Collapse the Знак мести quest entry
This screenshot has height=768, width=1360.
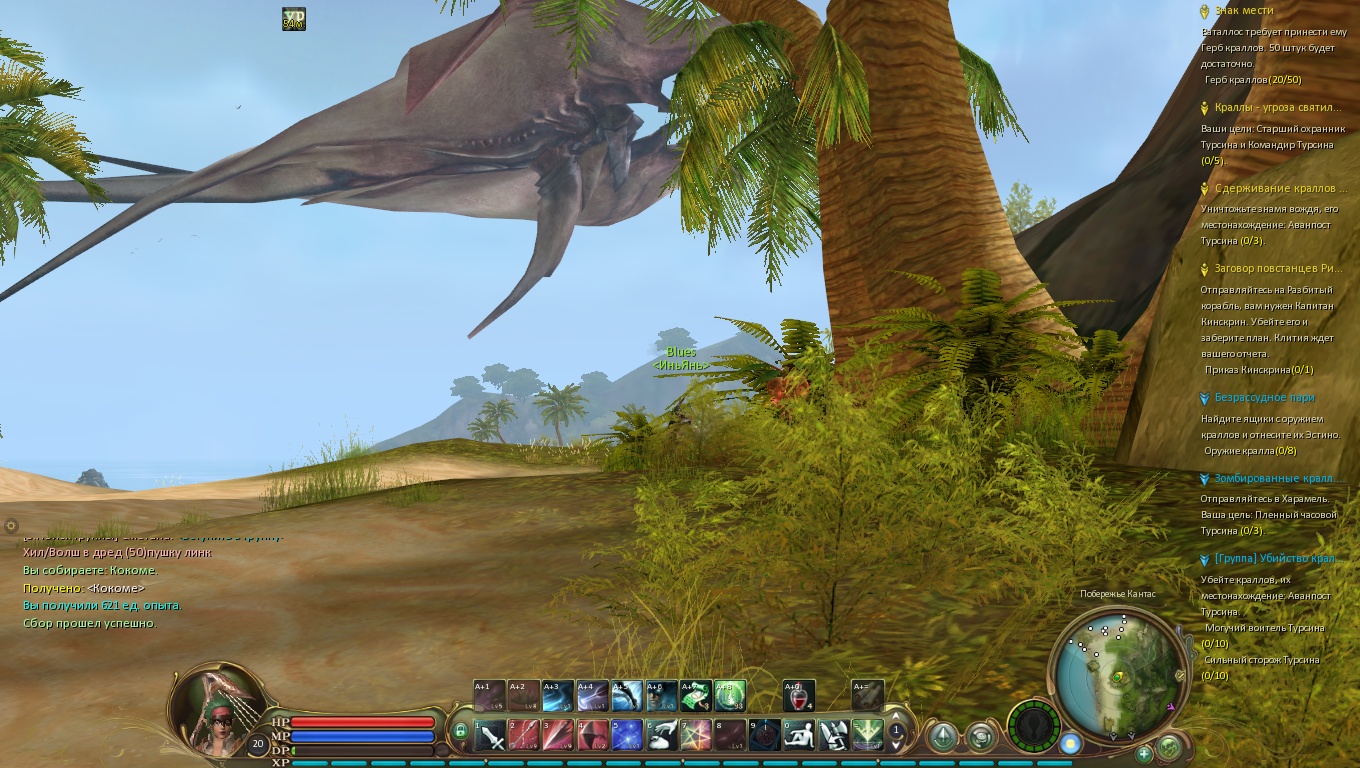1204,10
